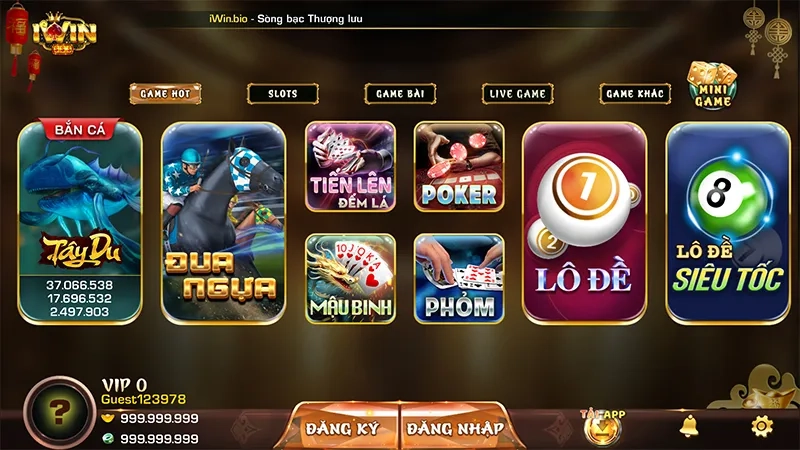The height and width of the screenshot is (450, 800).
Task: Tap the Tải App download icon
Action: [x=602, y=426]
